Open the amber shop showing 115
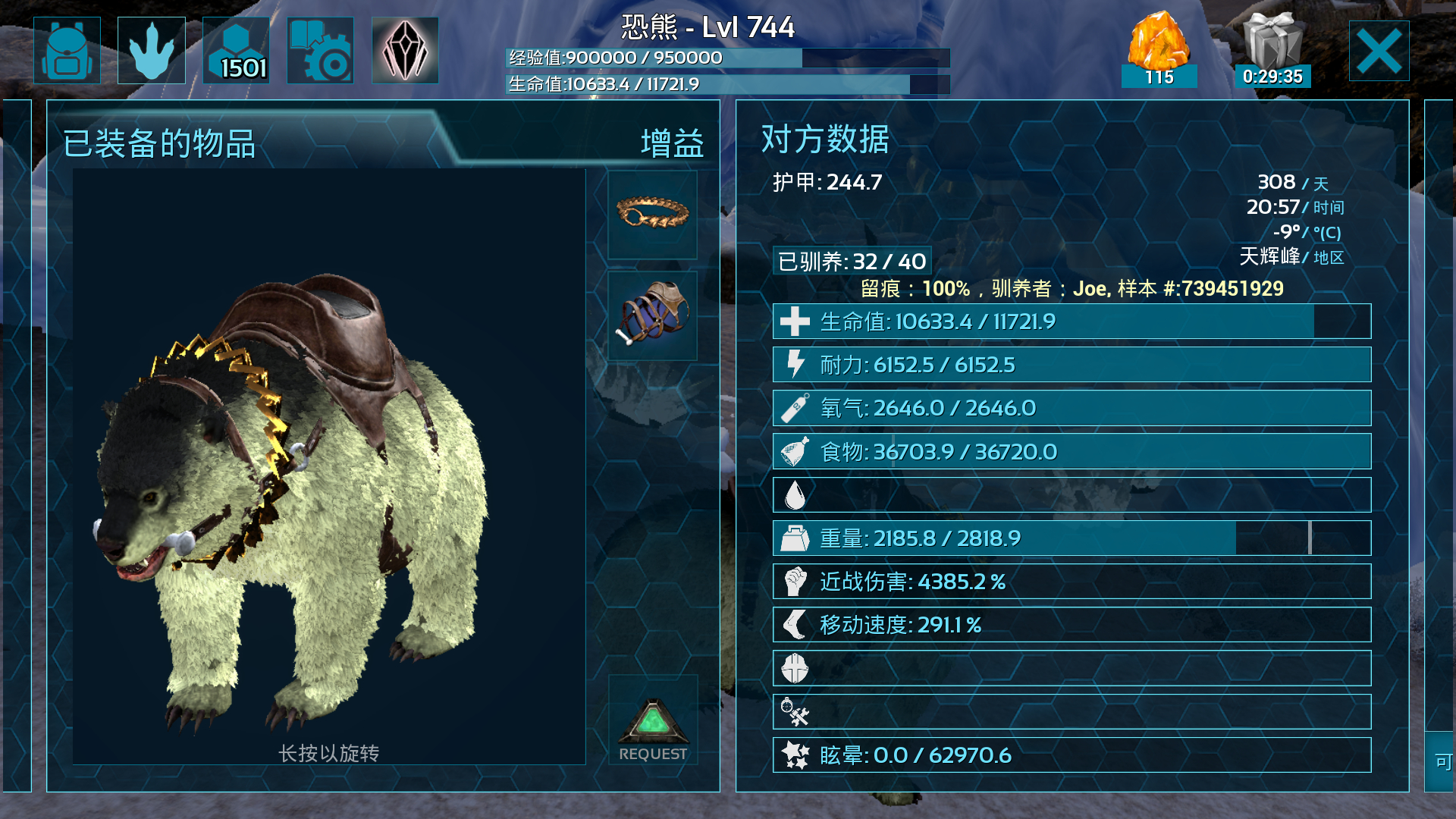The image size is (1456, 819). pyautogui.click(x=1159, y=50)
